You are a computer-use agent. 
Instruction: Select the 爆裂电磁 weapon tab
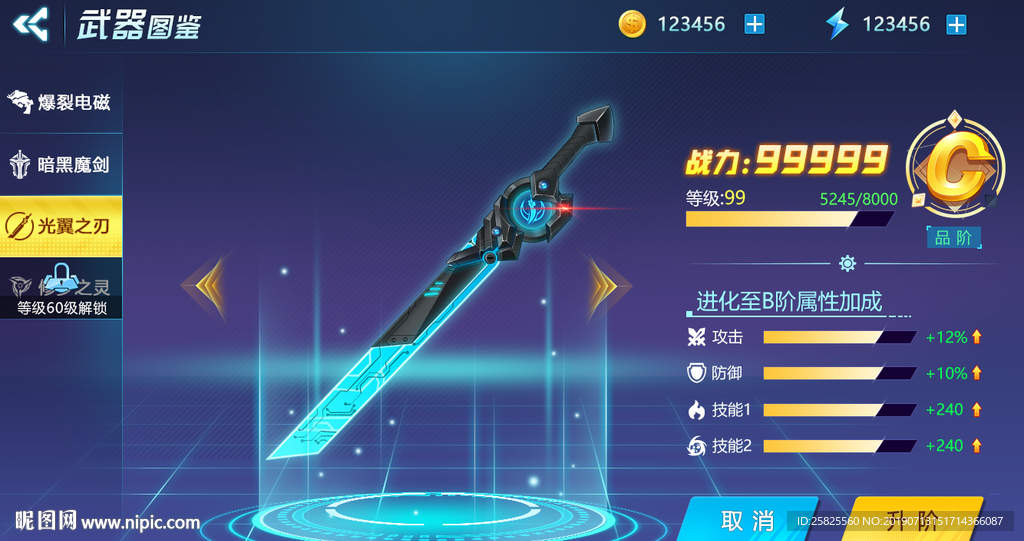point(61,102)
